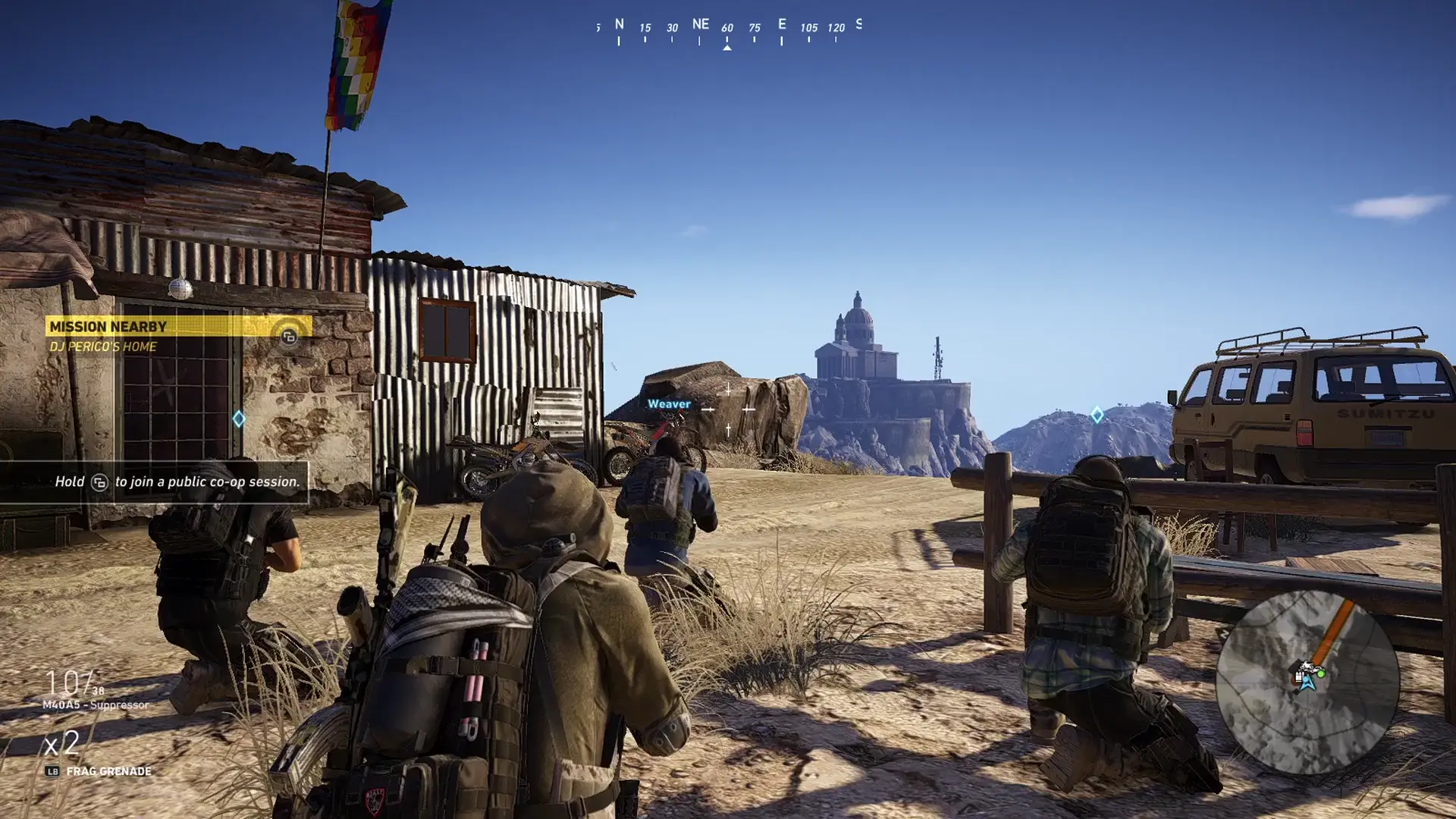Viewport: 1456px width, 819px height.
Task: Click the controller button glyph in the co-op prompt
Action: 101,482
